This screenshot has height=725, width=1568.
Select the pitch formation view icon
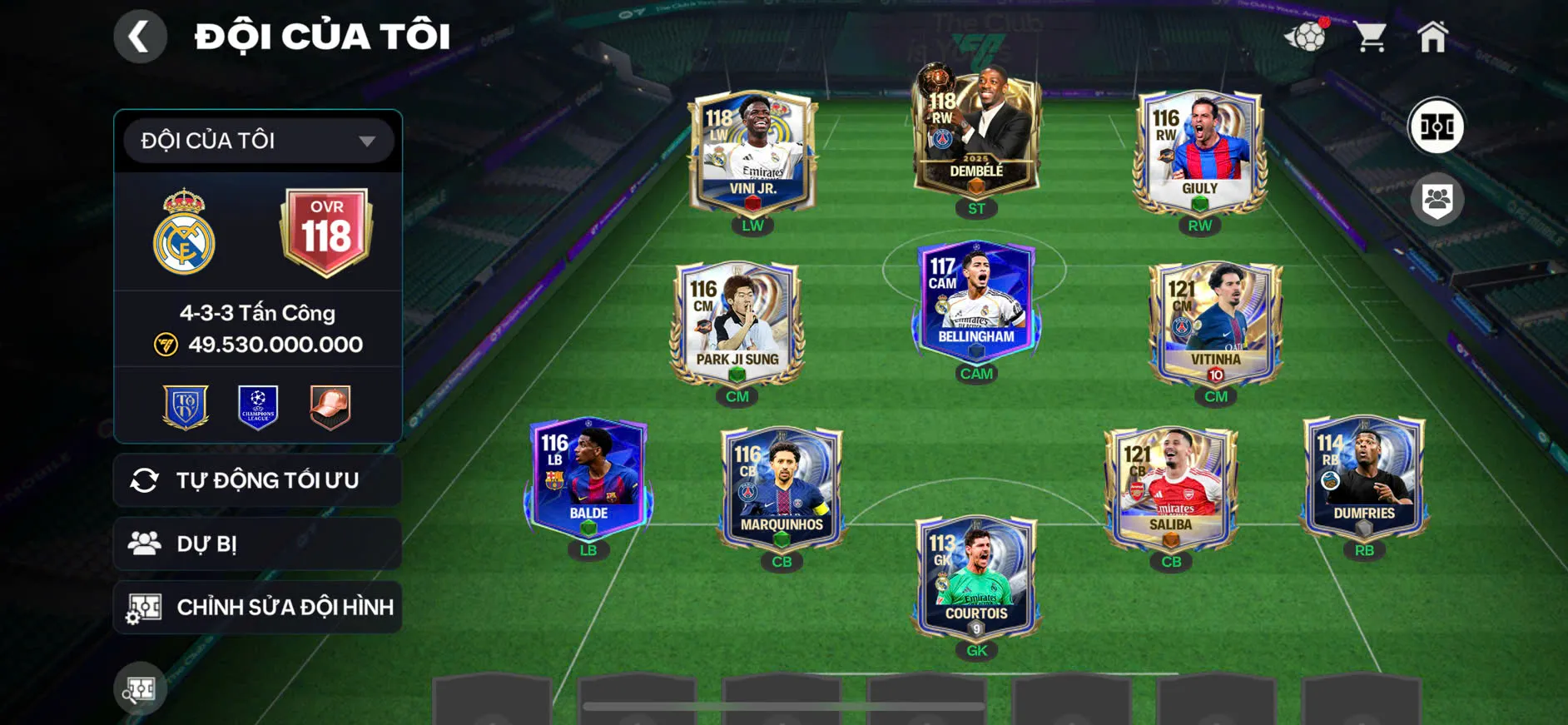[1437, 127]
